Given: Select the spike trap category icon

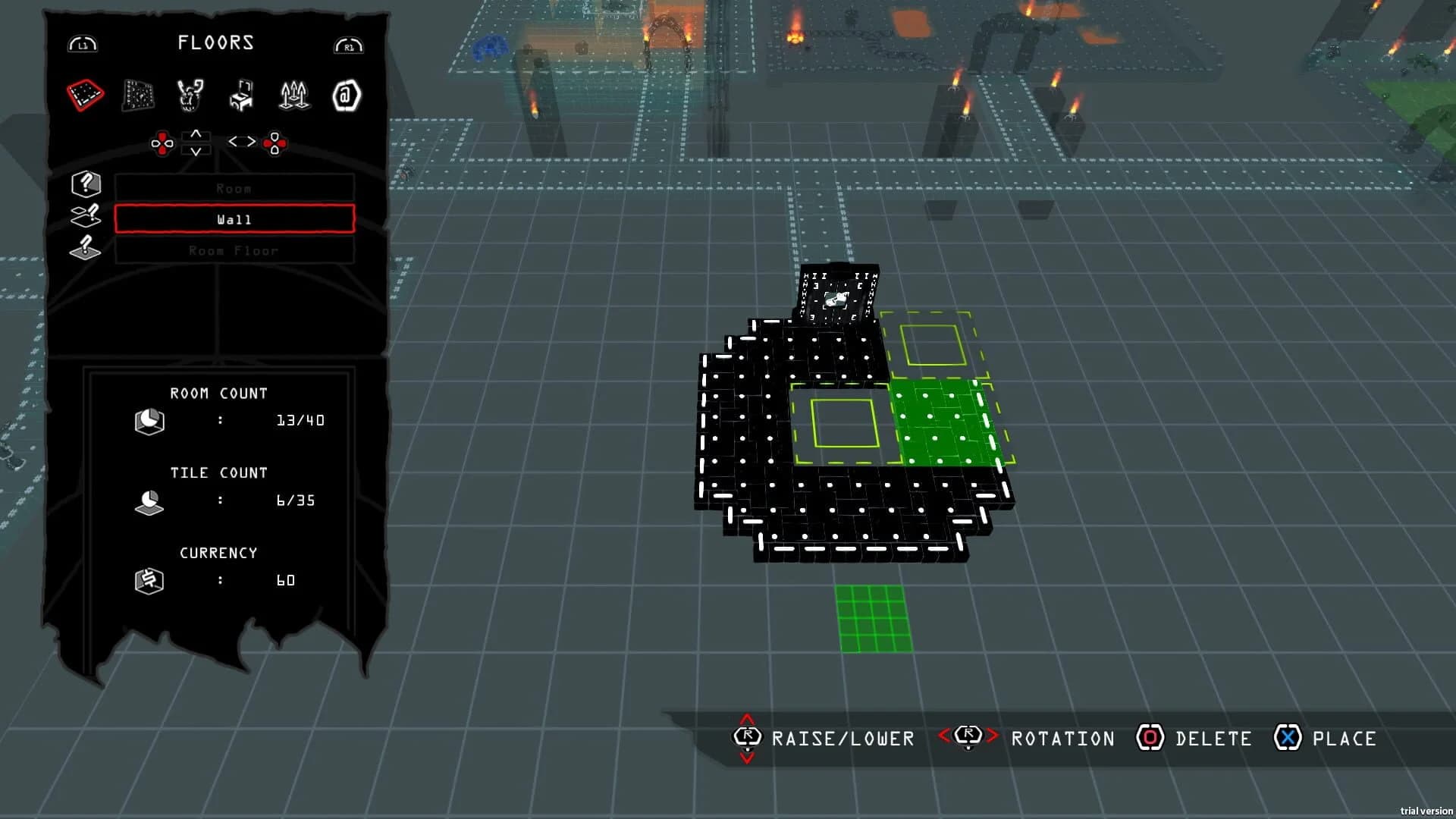Looking at the screenshot, I should tap(294, 95).
